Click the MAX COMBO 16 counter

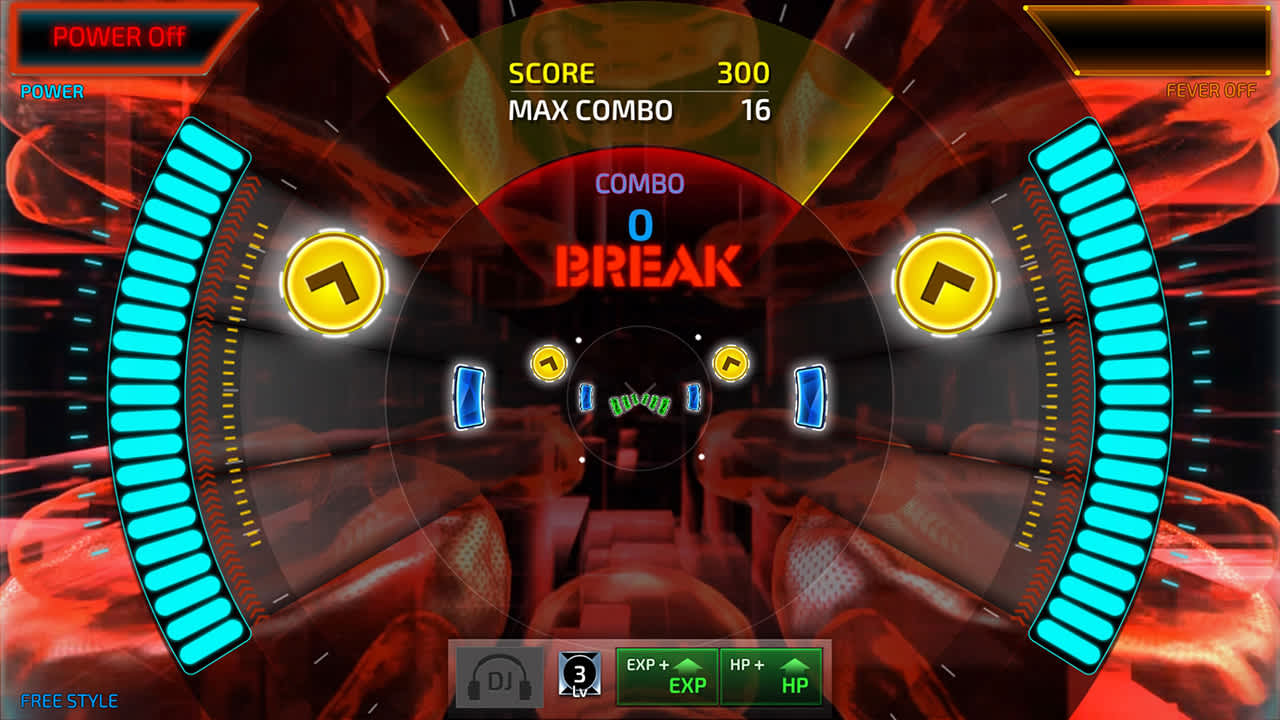point(638,111)
